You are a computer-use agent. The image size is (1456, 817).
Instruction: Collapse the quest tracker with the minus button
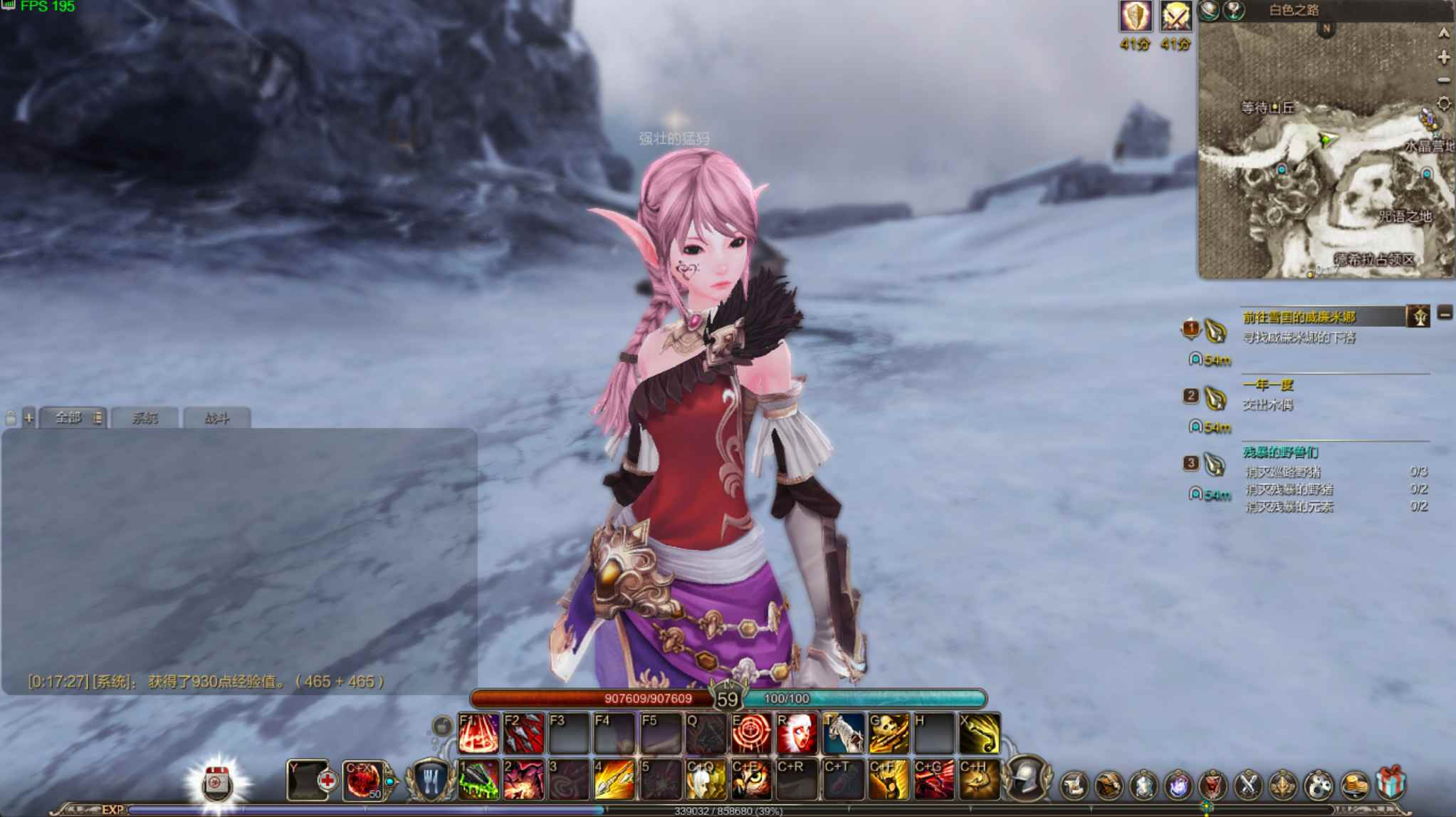[x=1445, y=313]
